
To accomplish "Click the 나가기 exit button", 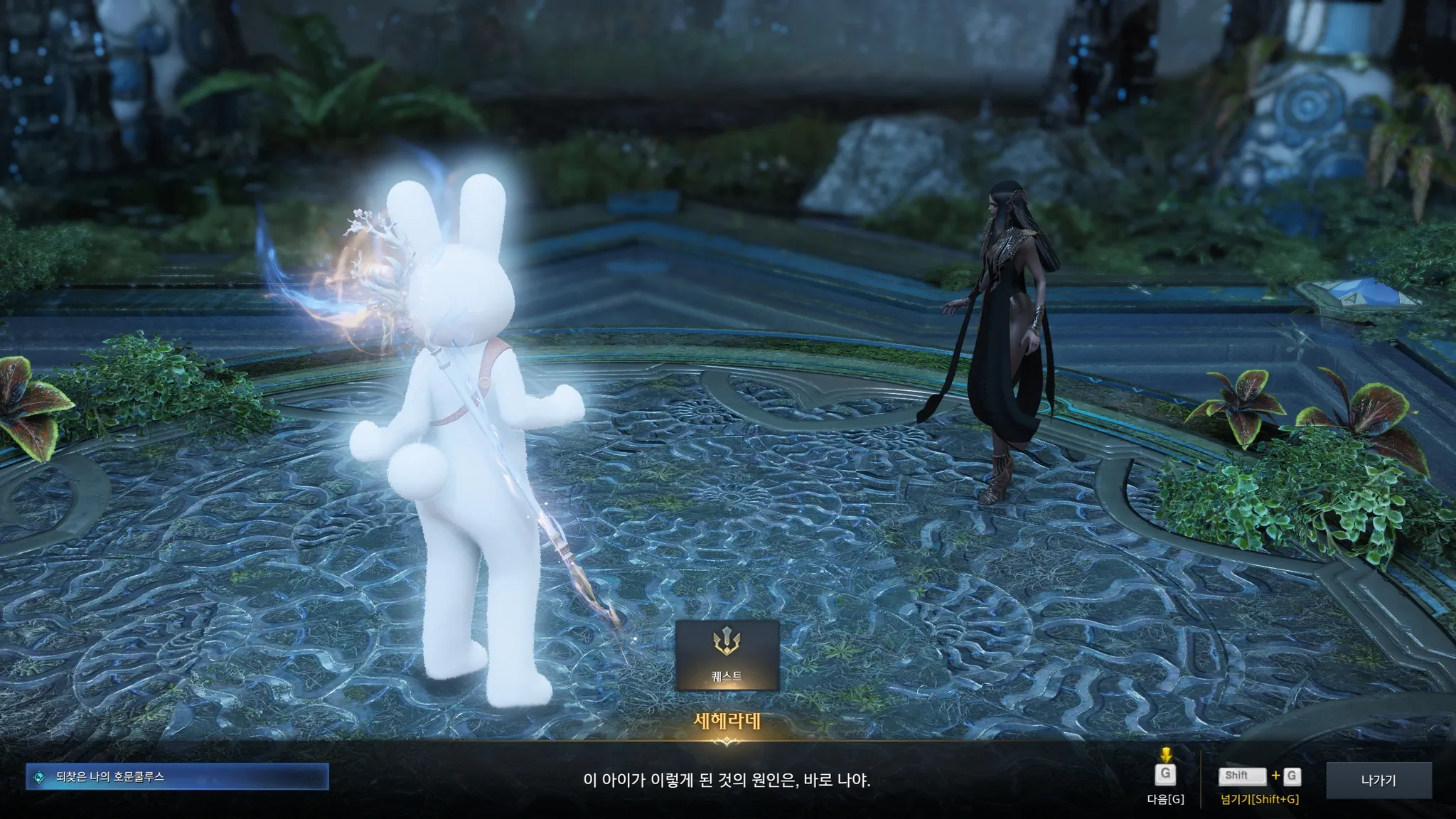I will 1379,780.
